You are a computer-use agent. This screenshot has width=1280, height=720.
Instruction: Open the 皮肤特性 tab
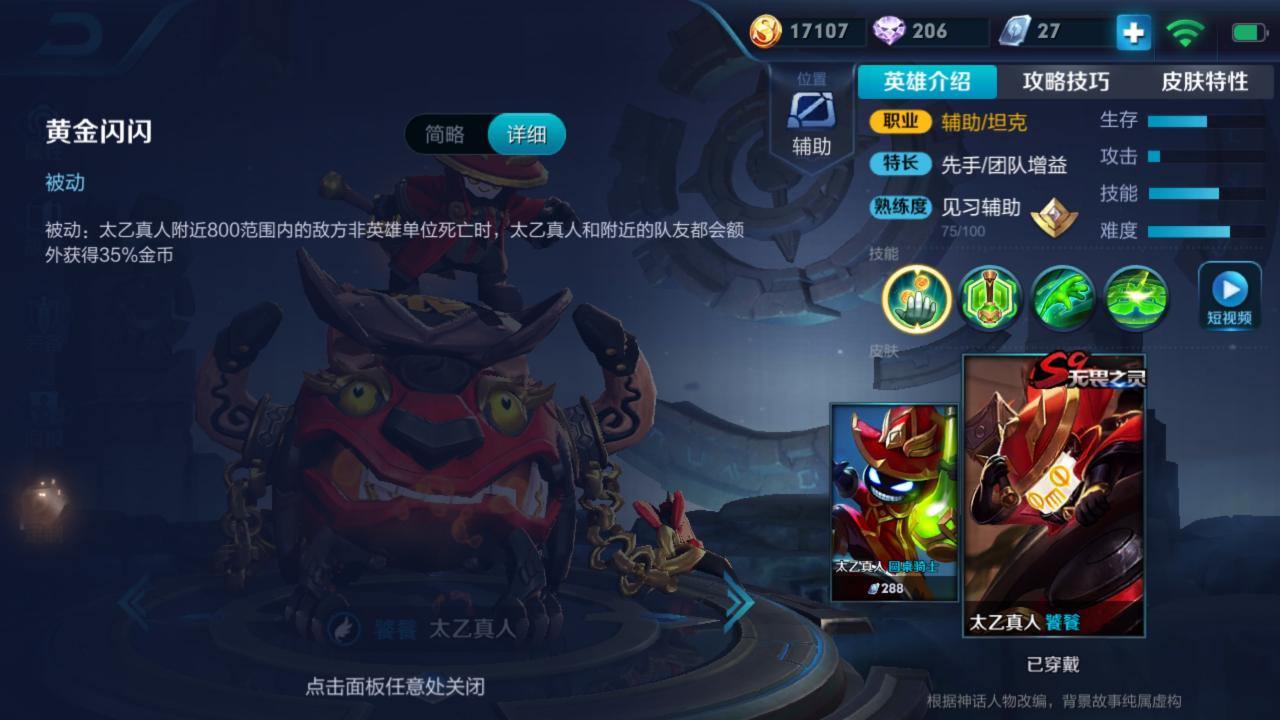click(1207, 83)
